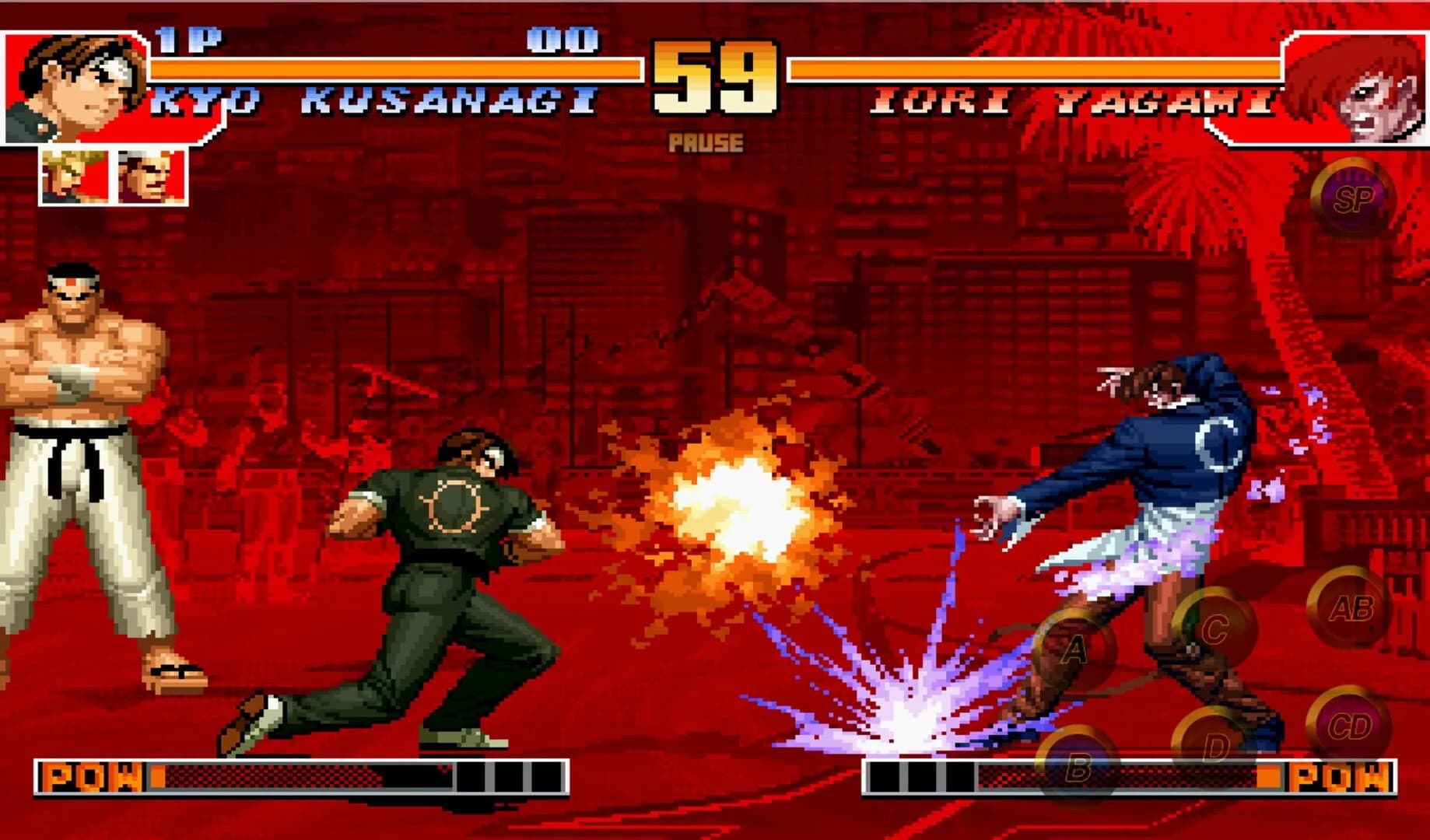Viewport: 1430px width, 840px height.
Task: Tap the A attack button
Action: [1076, 648]
